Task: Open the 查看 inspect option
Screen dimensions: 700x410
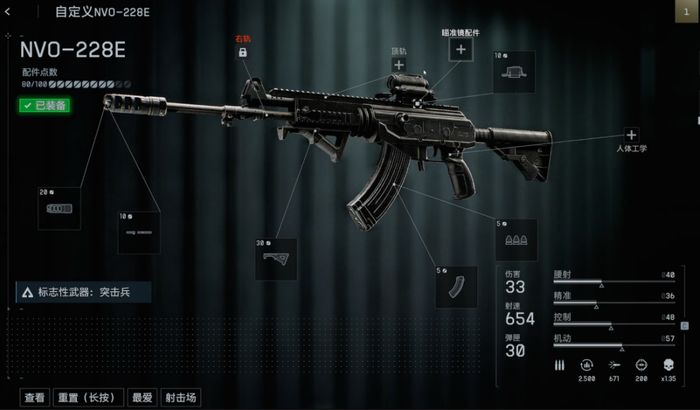Action: coord(35,397)
